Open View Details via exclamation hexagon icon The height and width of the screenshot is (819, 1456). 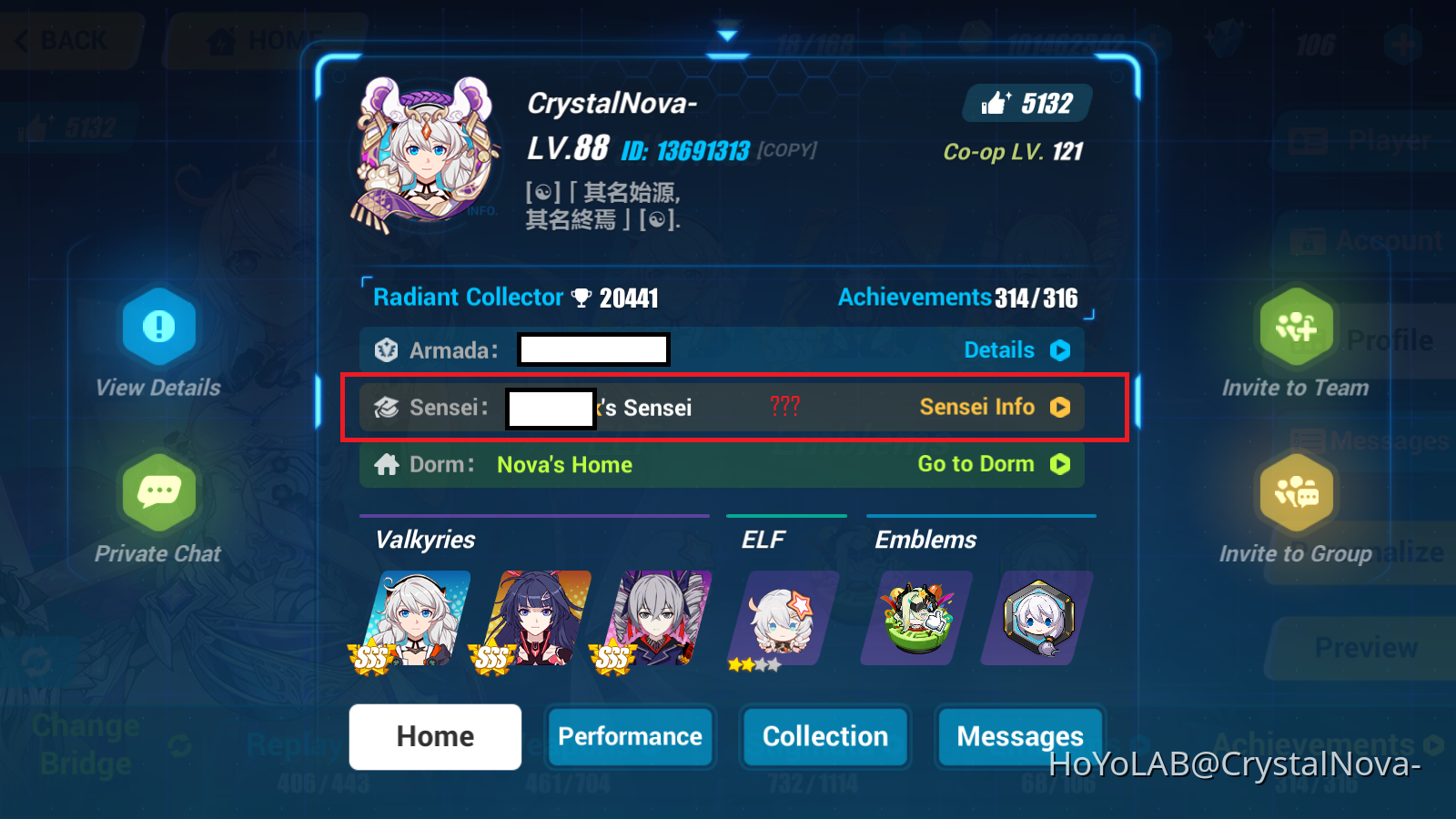tap(158, 326)
